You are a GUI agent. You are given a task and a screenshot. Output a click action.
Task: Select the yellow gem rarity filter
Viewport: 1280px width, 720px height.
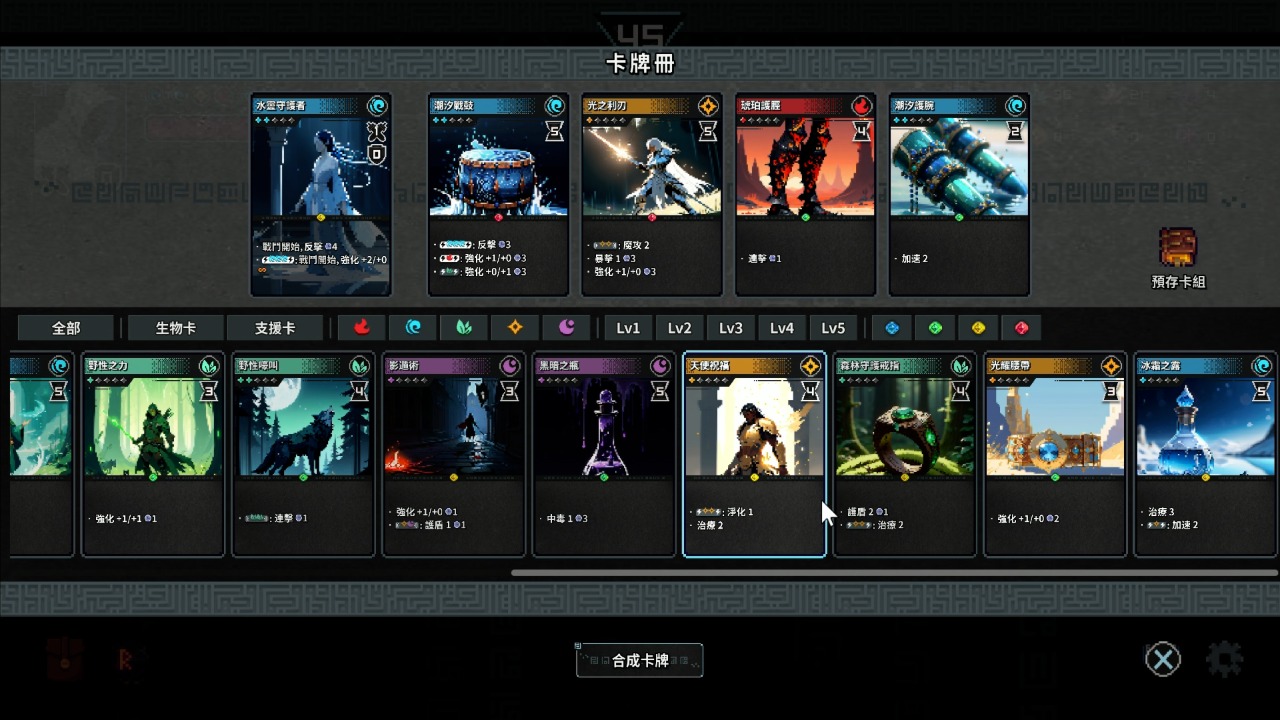(x=979, y=328)
